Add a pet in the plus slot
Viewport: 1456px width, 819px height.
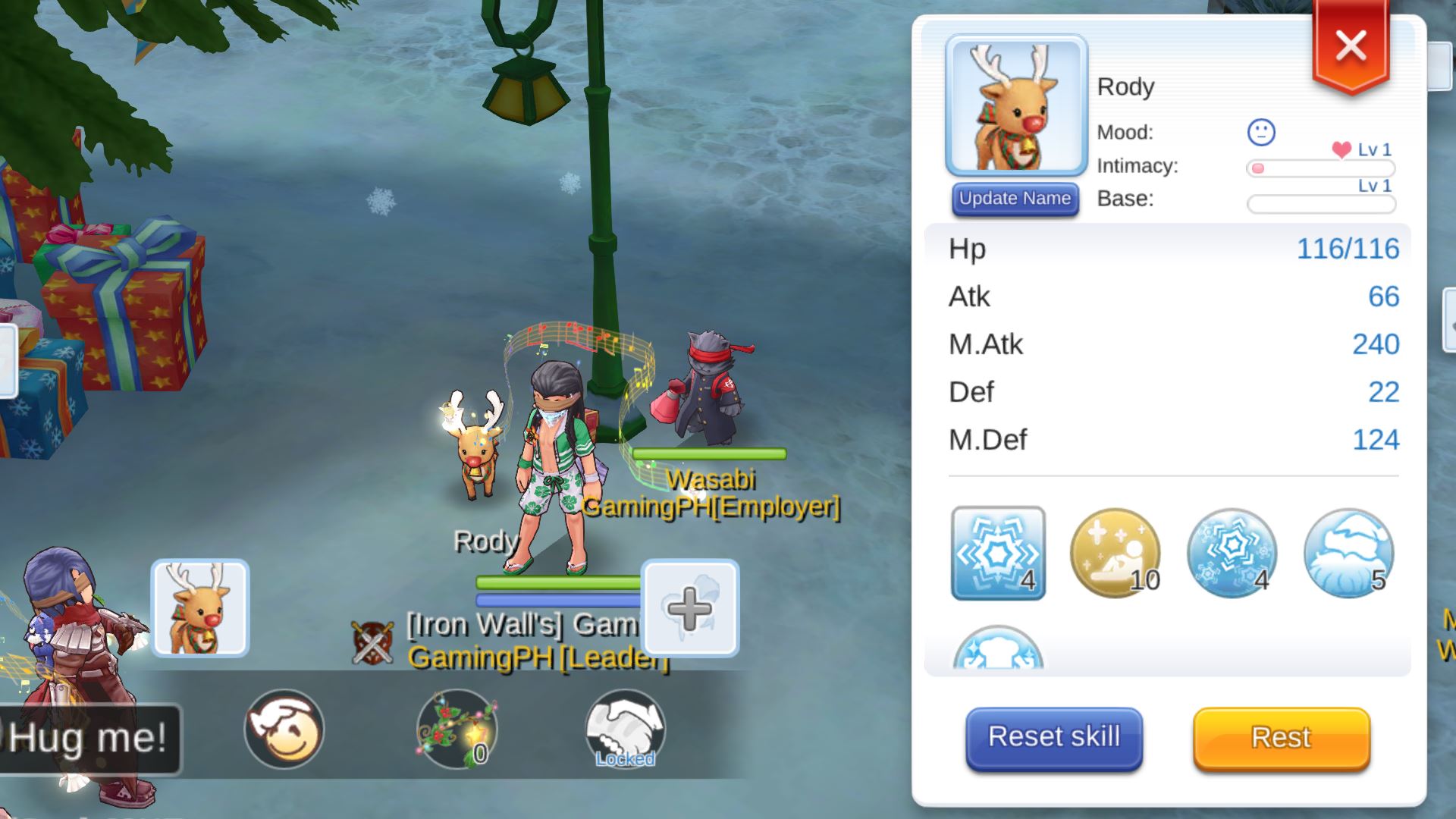pyautogui.click(x=689, y=607)
